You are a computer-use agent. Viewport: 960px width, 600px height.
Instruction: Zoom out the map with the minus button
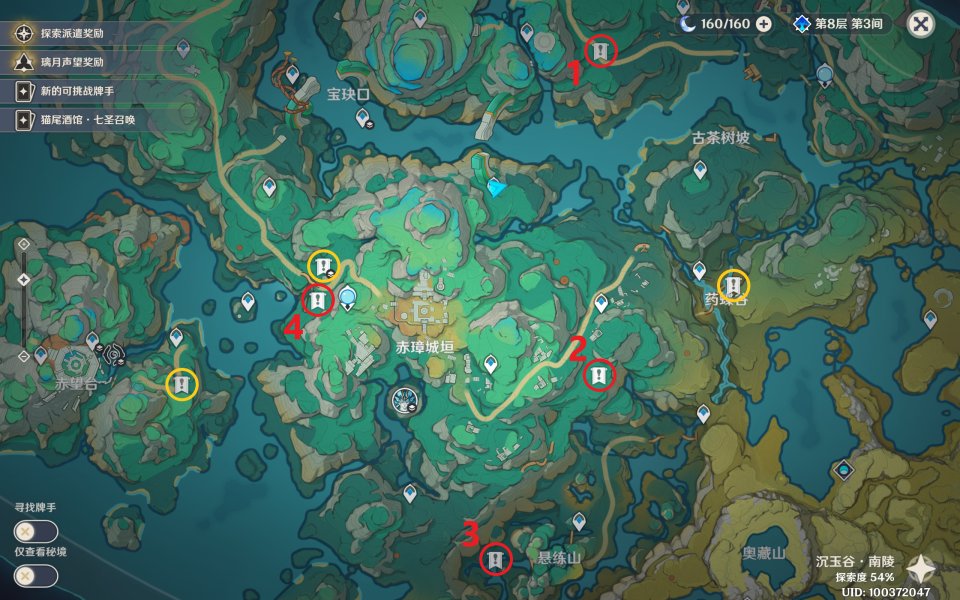tap(23, 356)
